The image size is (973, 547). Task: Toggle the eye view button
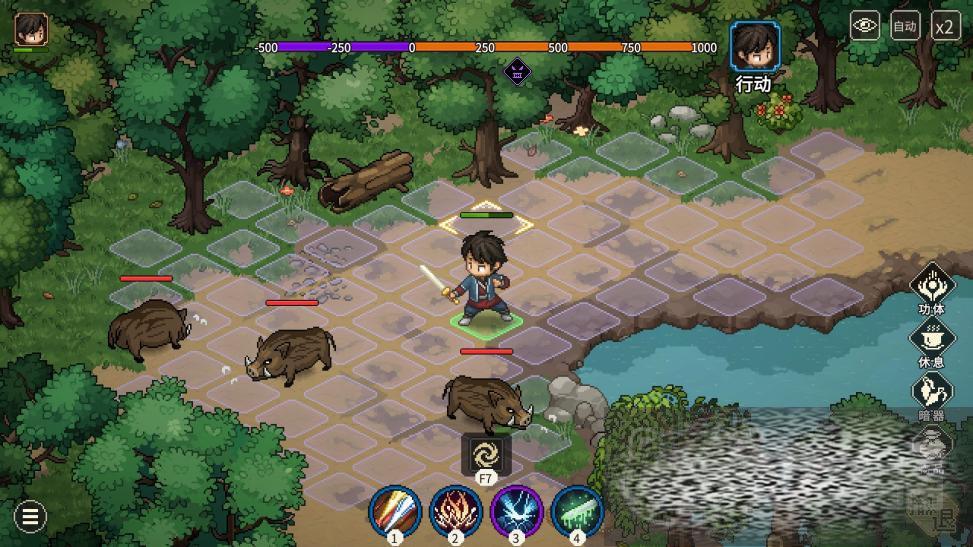(865, 27)
